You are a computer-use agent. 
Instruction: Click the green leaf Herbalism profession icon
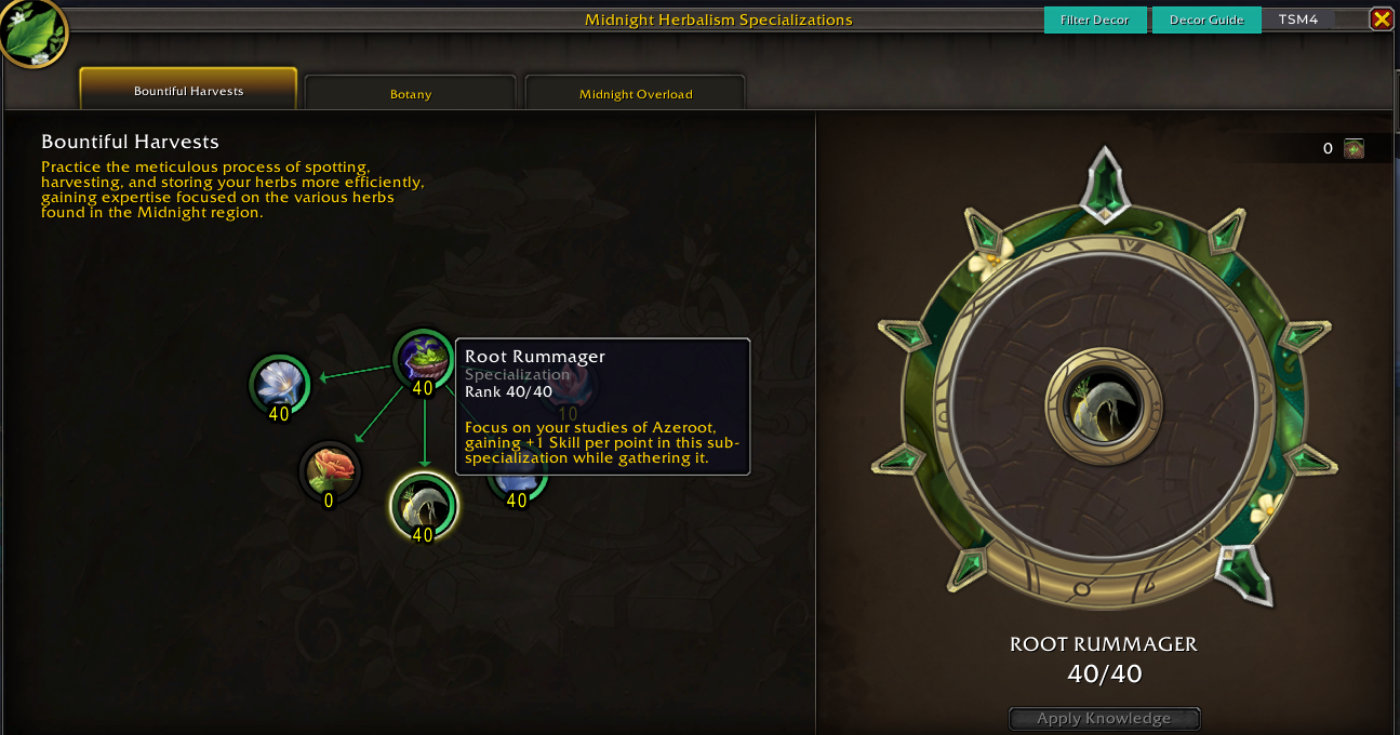33,32
